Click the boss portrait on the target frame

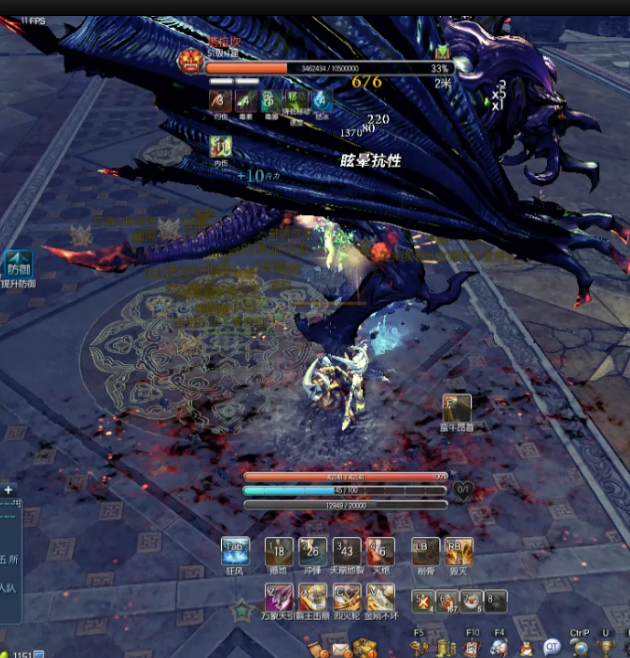click(190, 60)
